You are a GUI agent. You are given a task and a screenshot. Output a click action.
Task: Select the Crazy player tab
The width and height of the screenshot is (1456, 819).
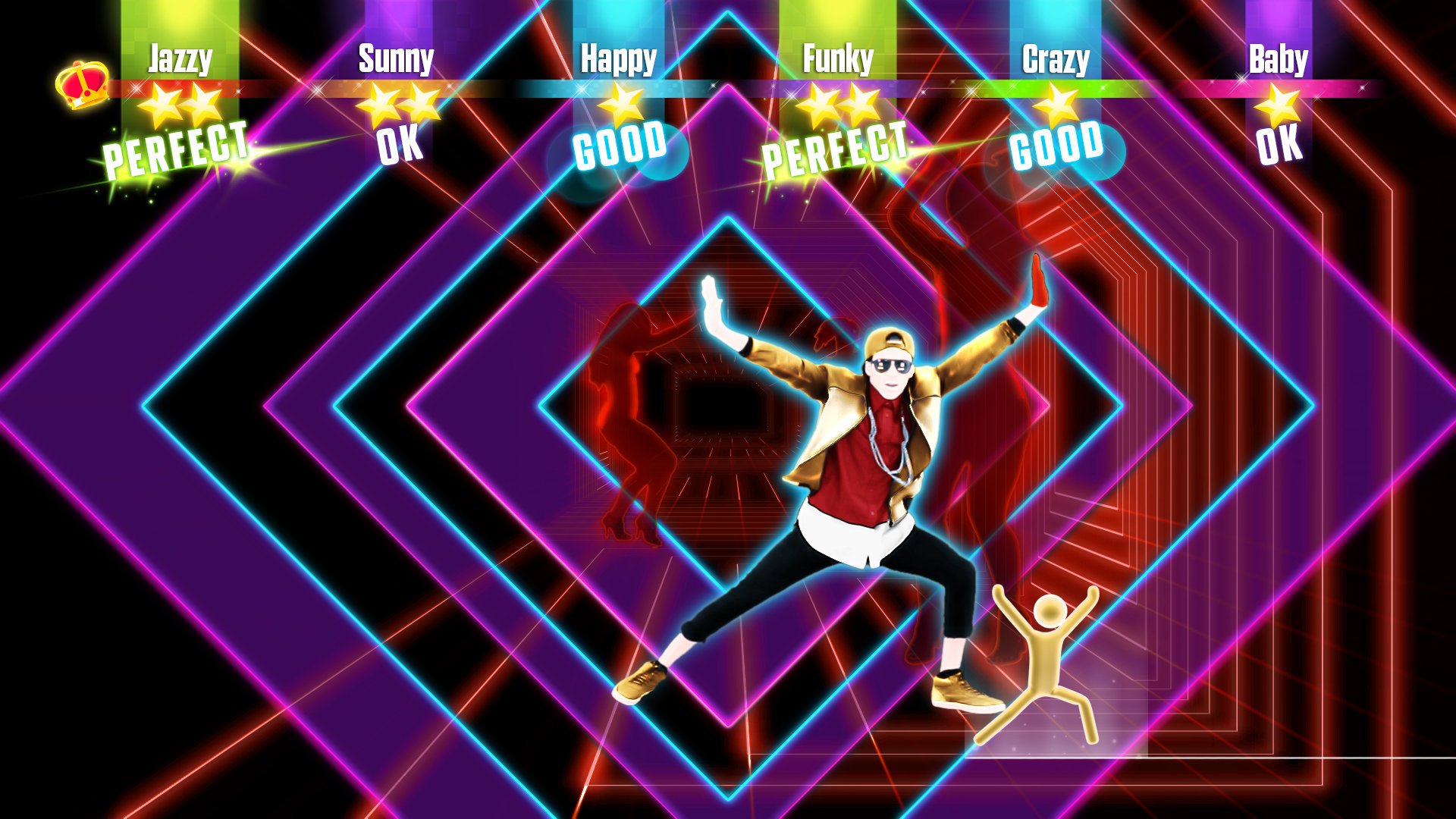coord(1057,57)
